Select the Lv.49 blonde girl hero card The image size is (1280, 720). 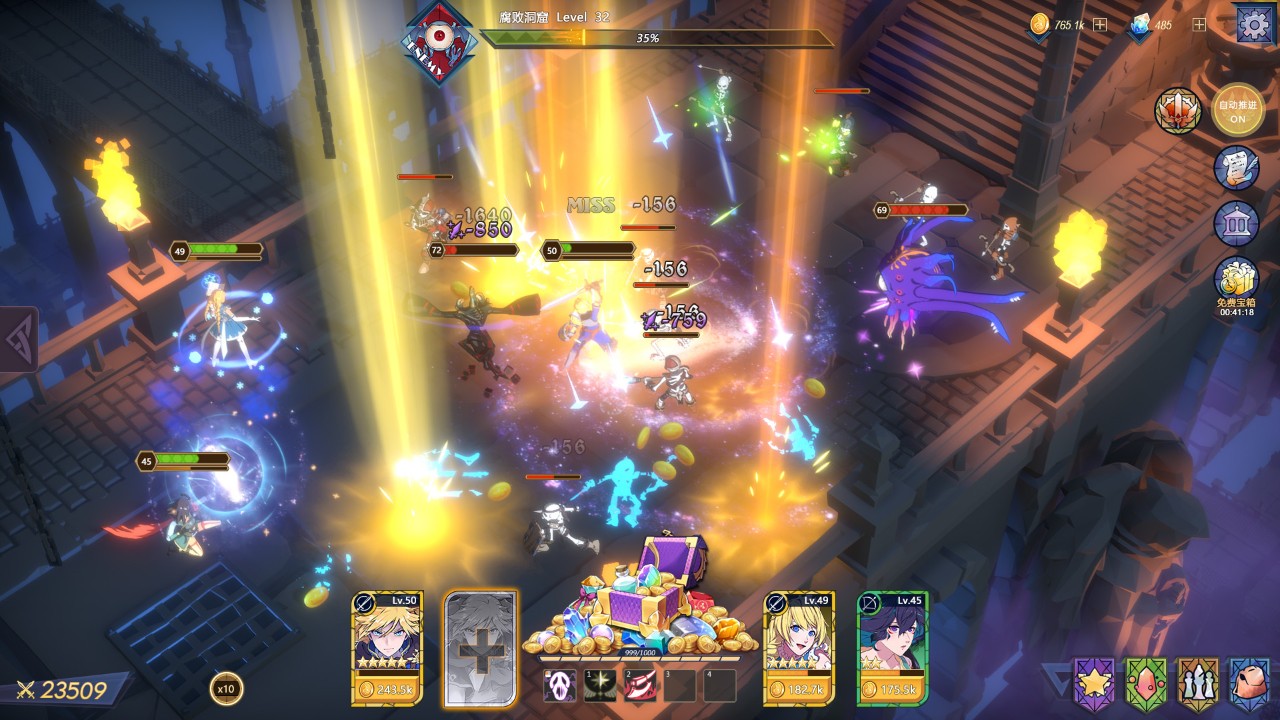coord(798,648)
